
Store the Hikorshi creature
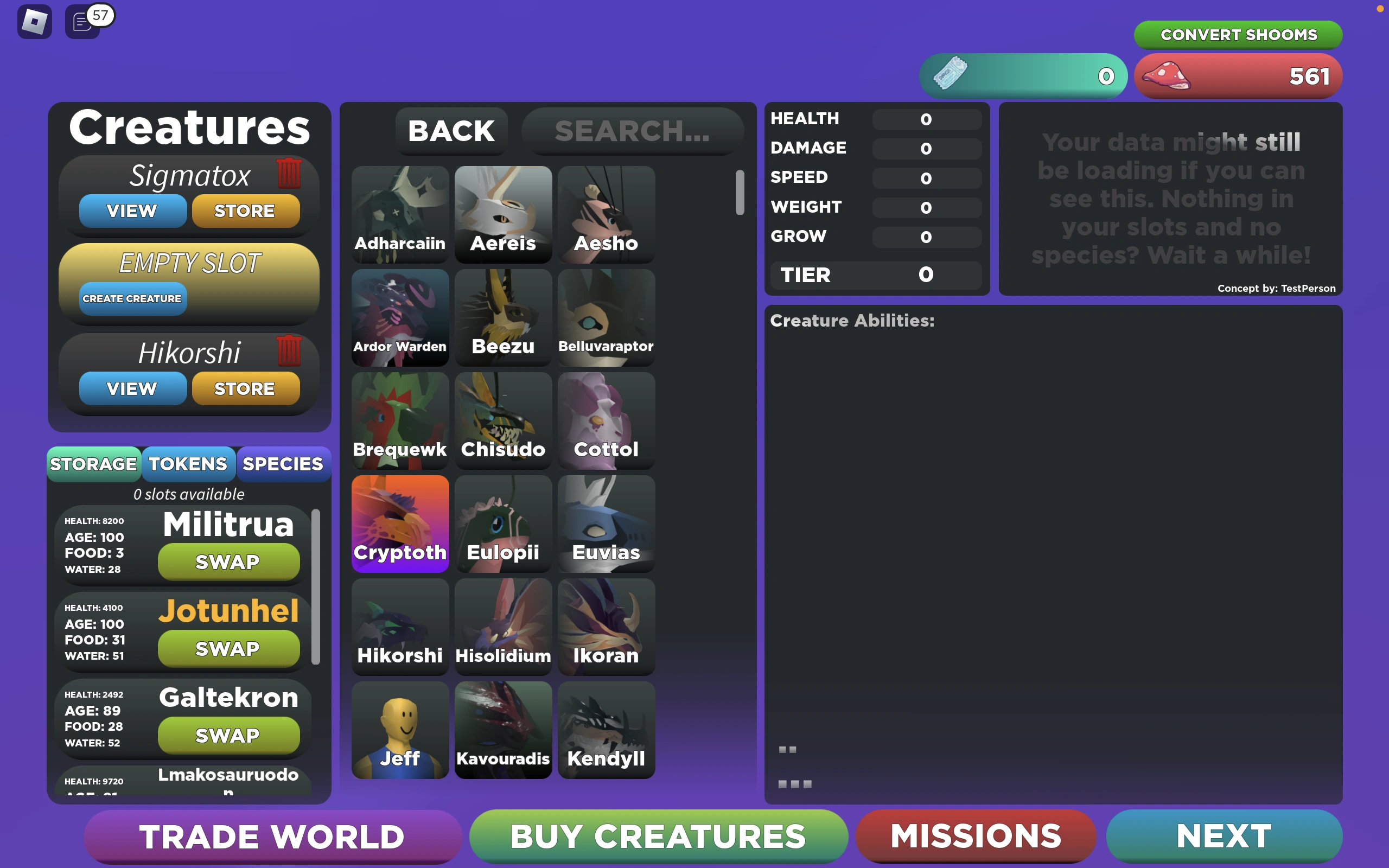point(246,388)
